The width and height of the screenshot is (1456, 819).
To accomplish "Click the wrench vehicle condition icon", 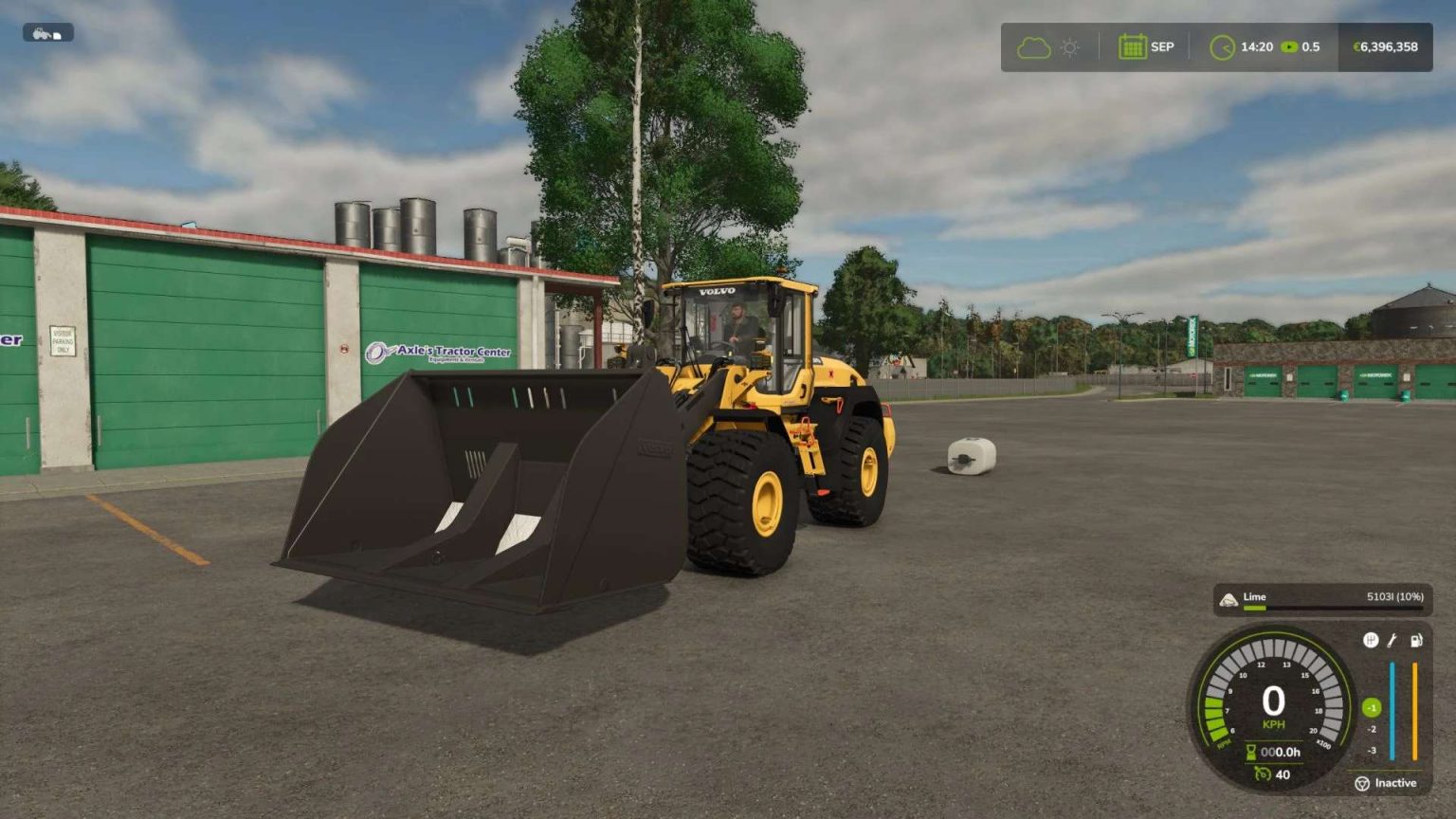I will 1392,640.
